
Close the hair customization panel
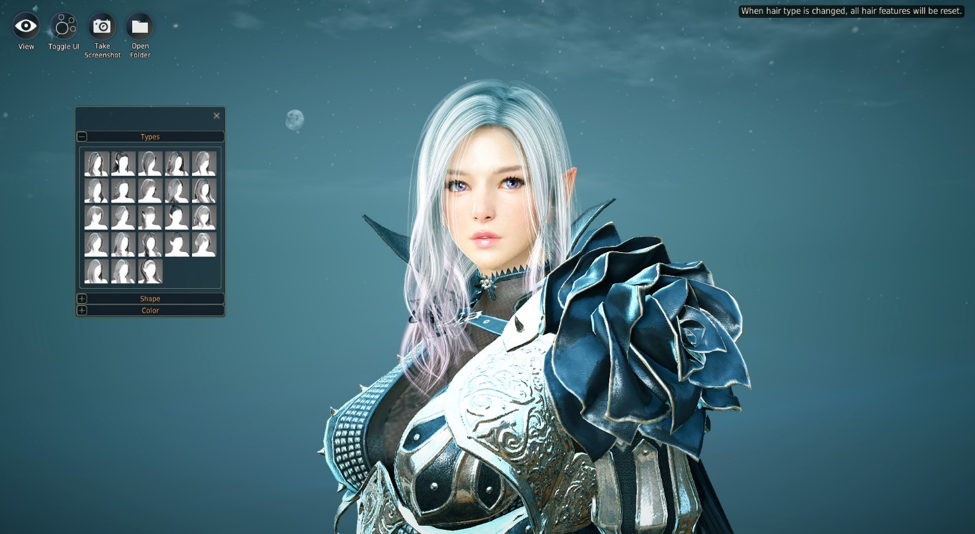tap(216, 116)
